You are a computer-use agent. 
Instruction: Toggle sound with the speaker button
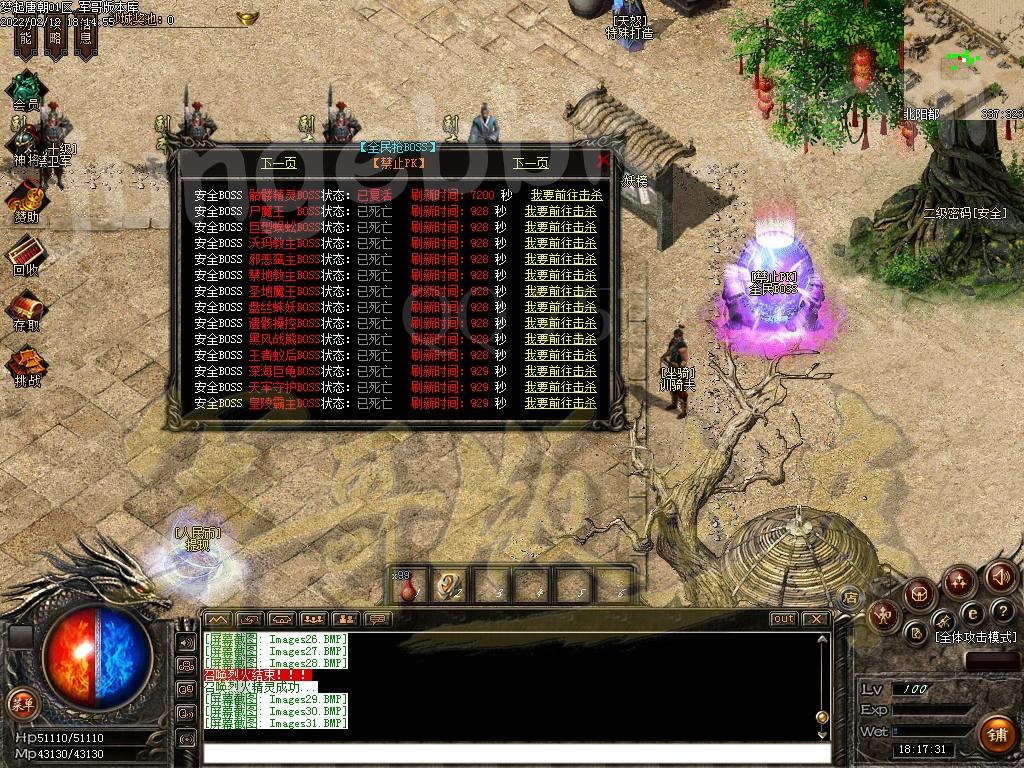[1001, 576]
